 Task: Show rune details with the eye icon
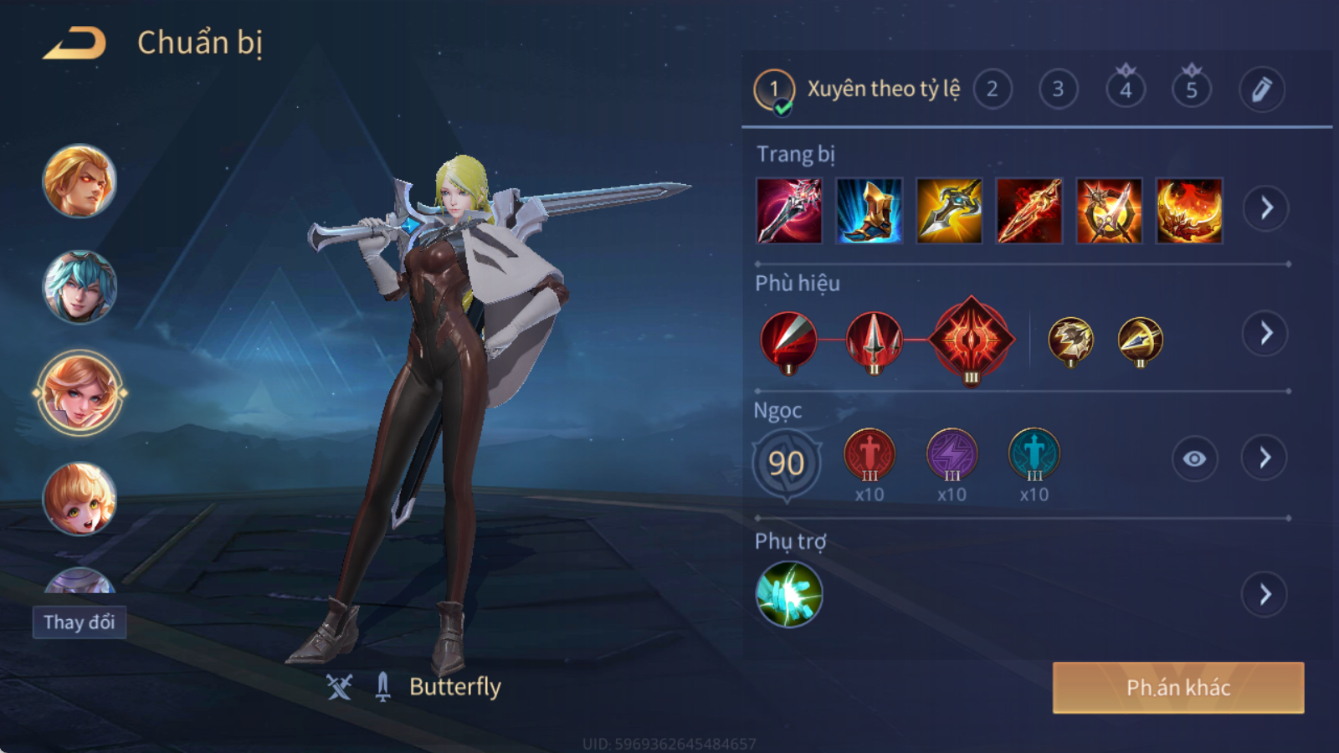click(x=1195, y=459)
